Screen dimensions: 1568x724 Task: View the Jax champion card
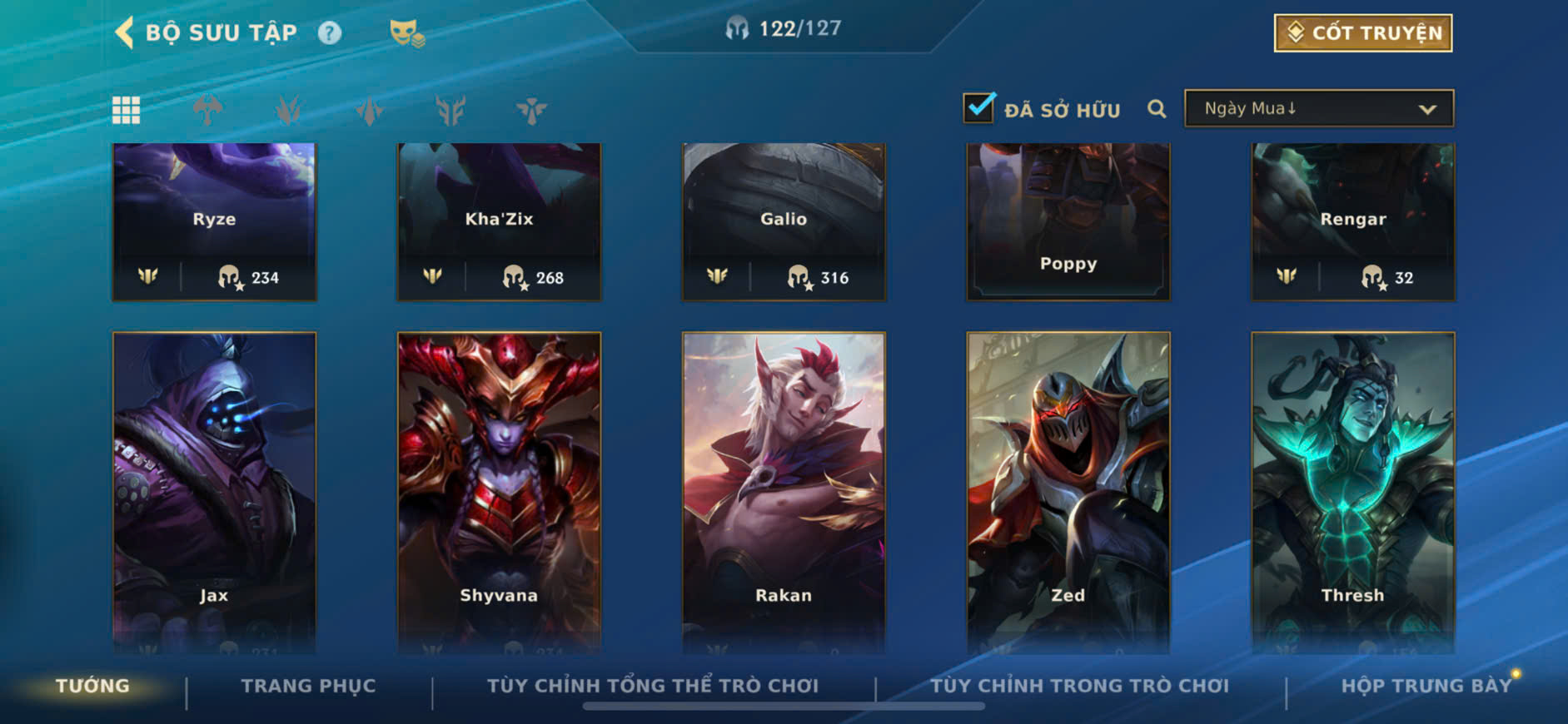pyautogui.click(x=215, y=491)
